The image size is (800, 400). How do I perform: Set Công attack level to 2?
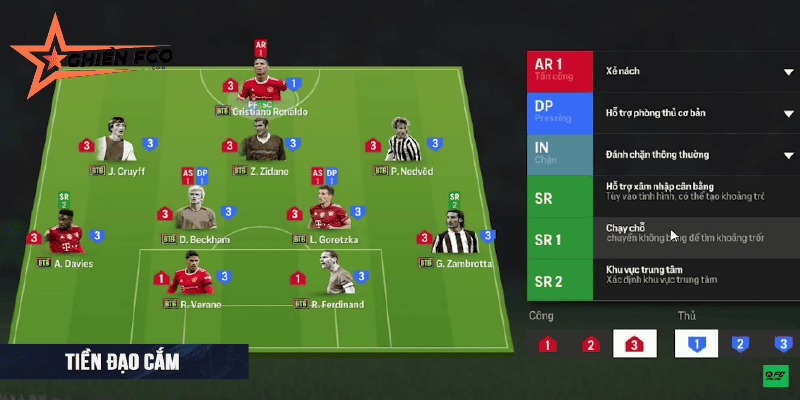pos(590,345)
